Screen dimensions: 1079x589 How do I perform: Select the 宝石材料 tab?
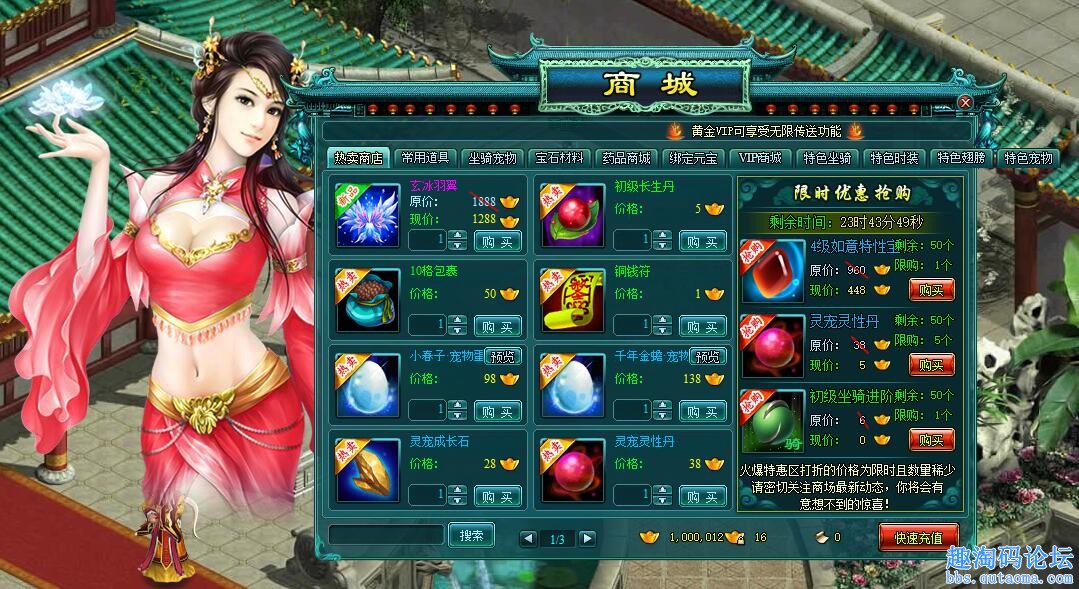[x=559, y=158]
